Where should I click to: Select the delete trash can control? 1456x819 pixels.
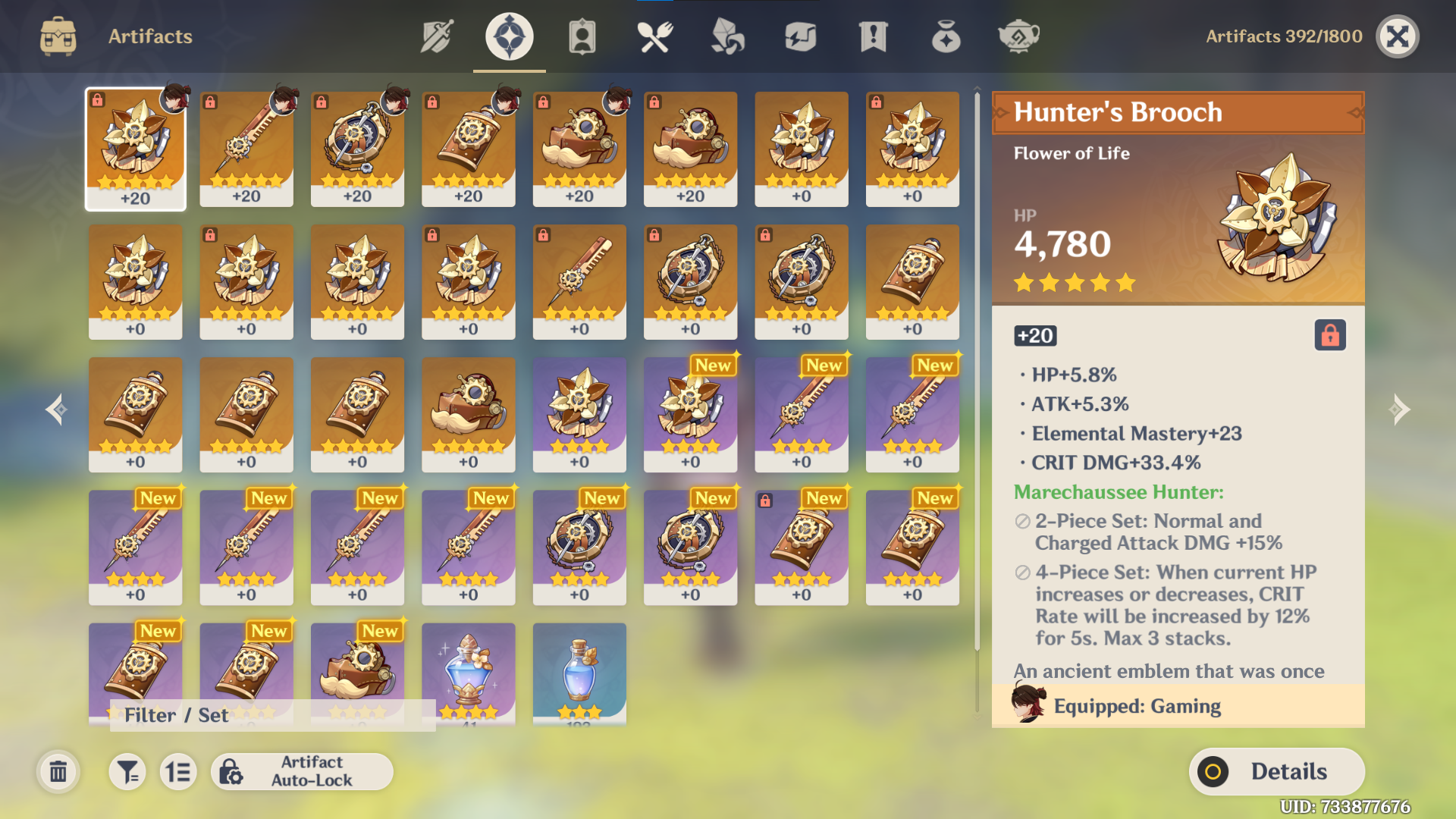[58, 771]
